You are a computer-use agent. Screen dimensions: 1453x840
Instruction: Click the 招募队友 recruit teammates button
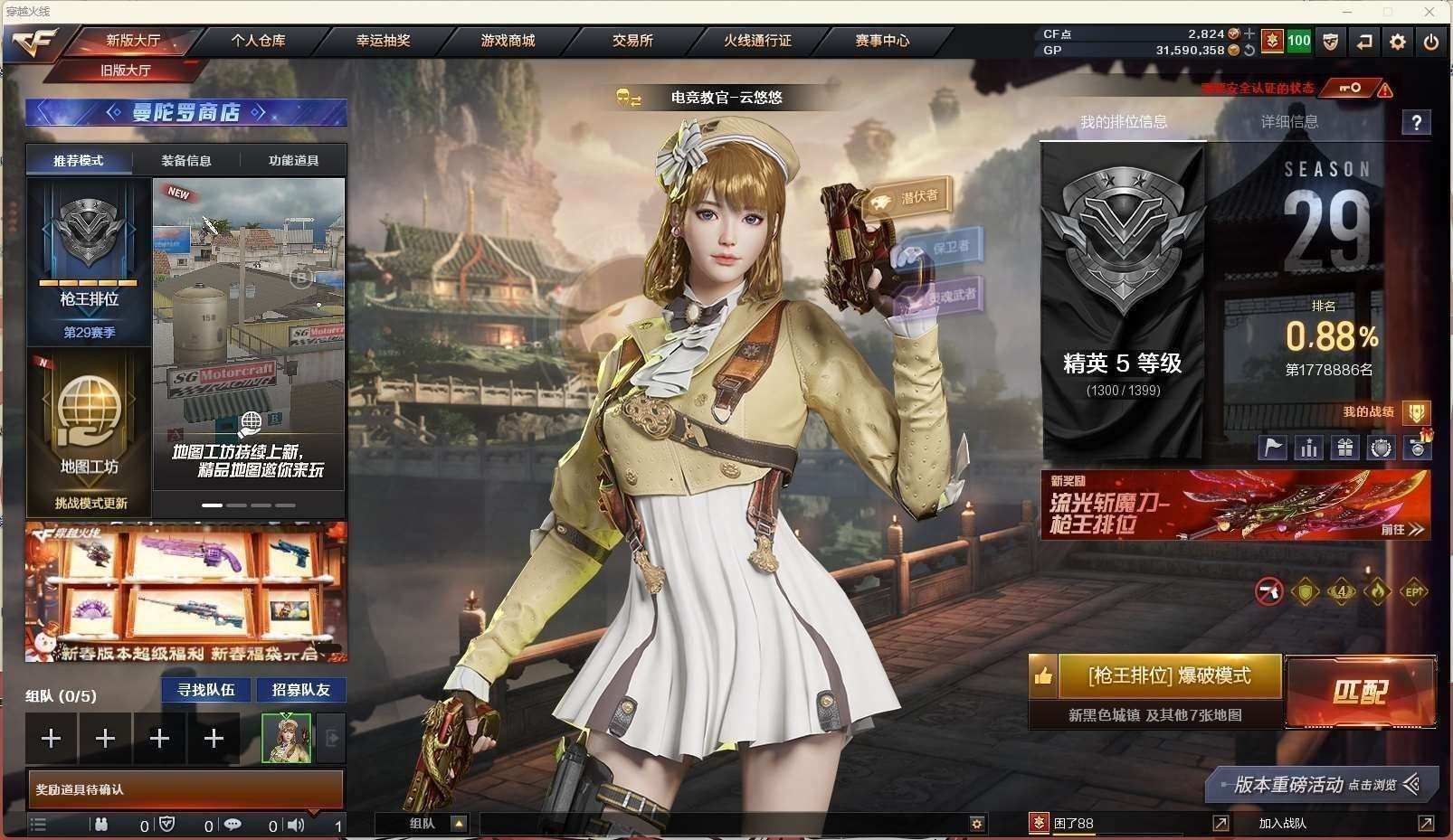(301, 690)
